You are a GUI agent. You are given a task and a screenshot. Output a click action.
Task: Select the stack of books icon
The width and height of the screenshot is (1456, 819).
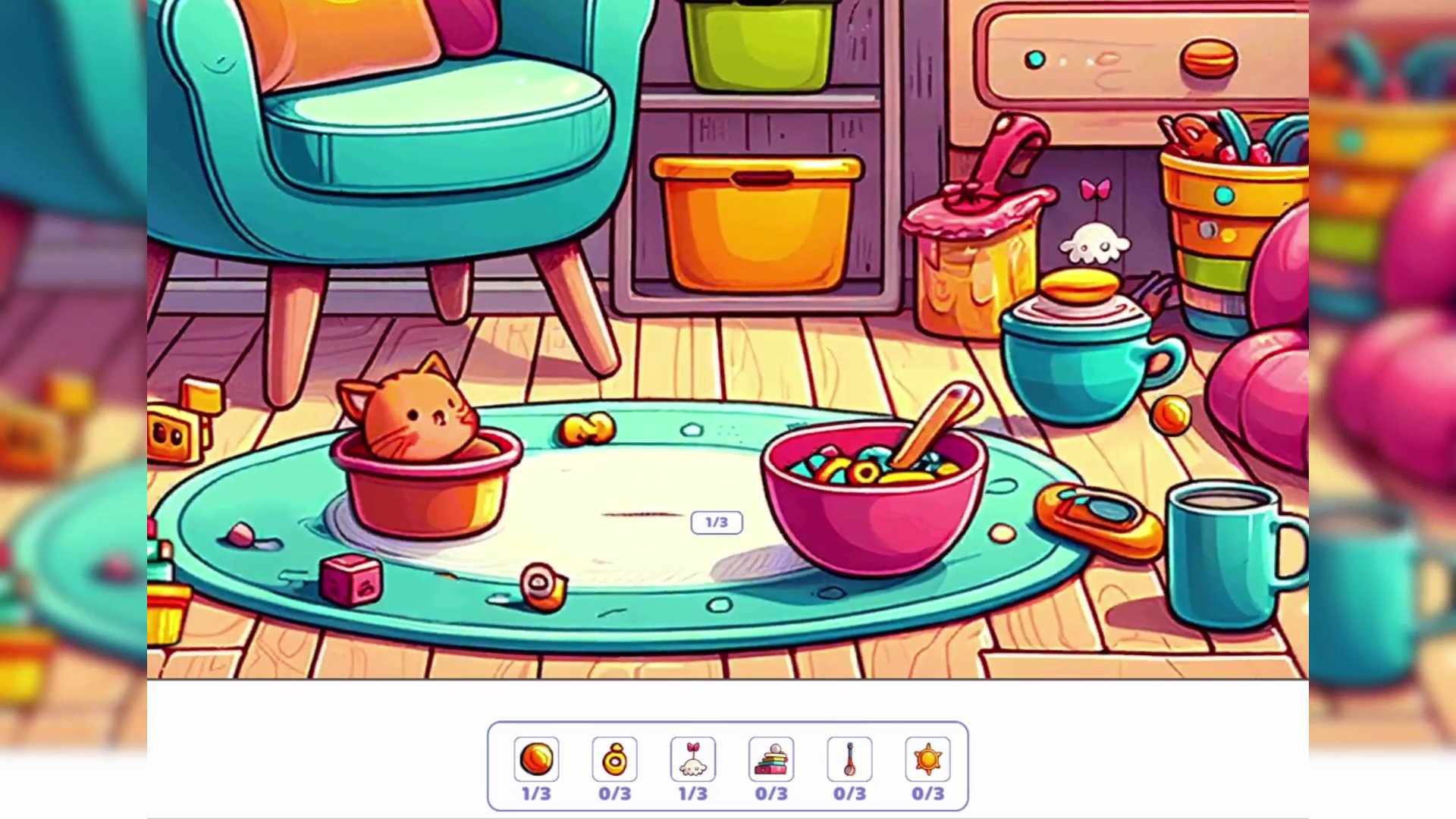tap(770, 759)
